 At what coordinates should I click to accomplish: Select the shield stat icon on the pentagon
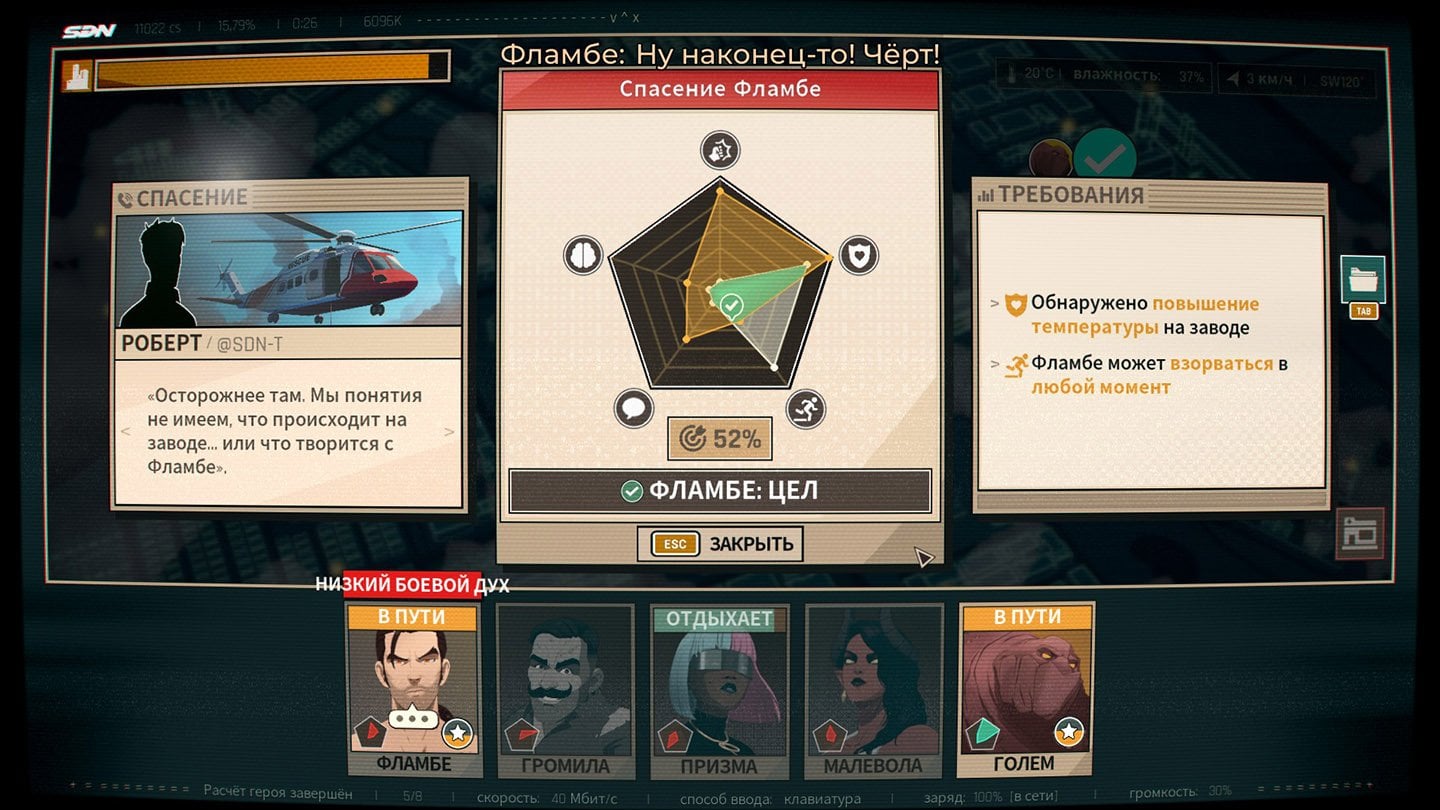[x=858, y=256]
